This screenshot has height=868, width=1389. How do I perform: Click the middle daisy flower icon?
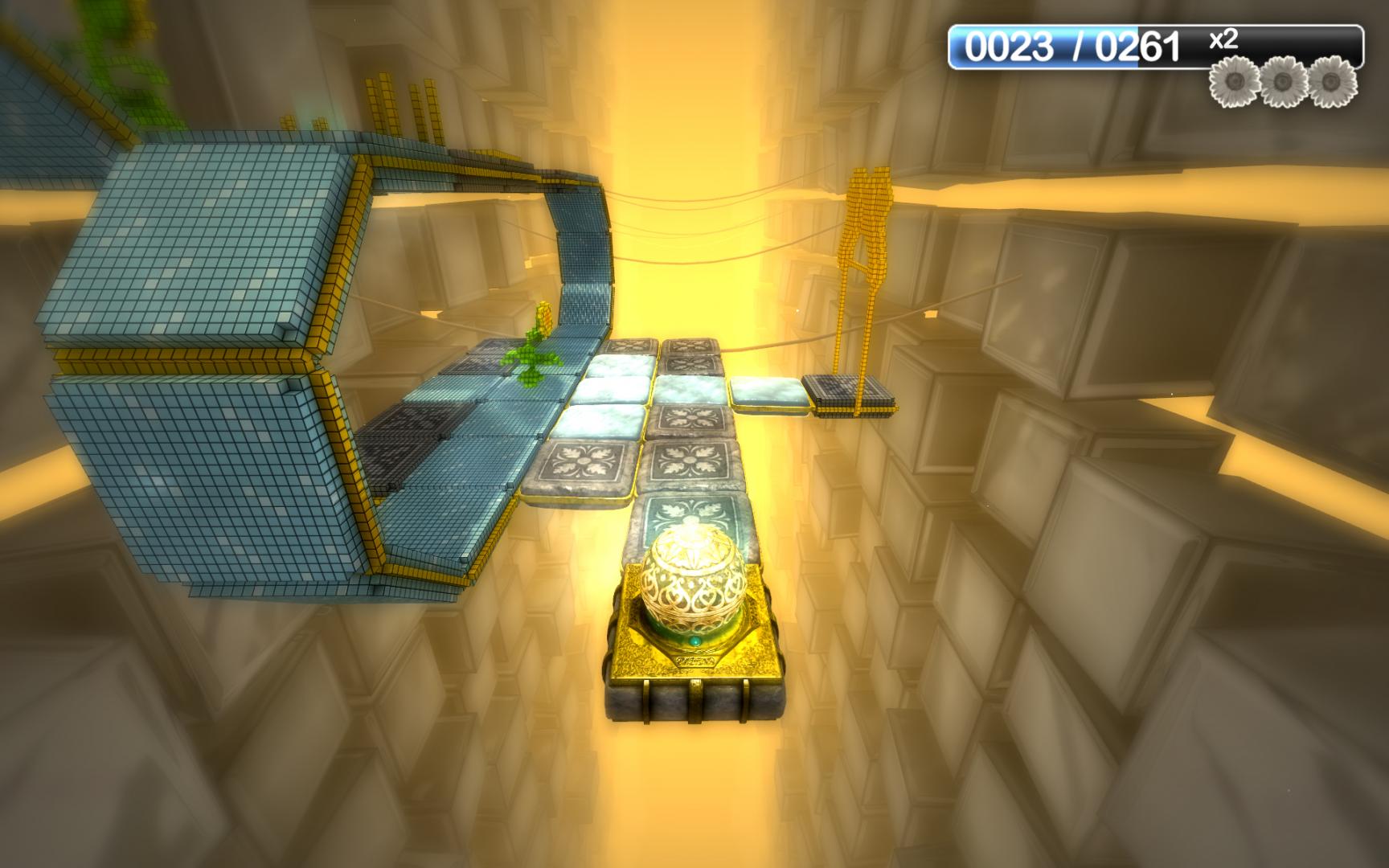[x=1284, y=81]
